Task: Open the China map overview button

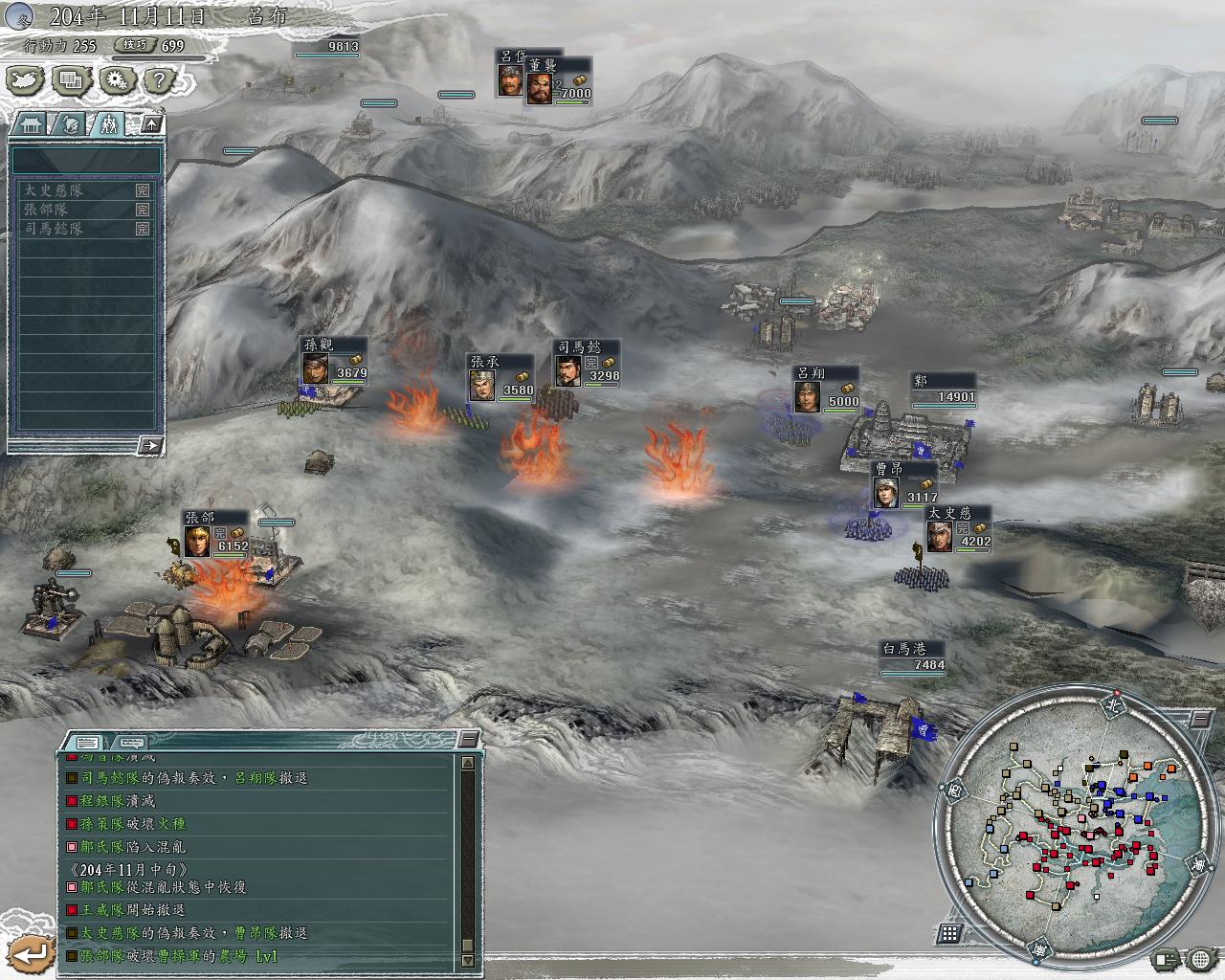Action: point(25,80)
